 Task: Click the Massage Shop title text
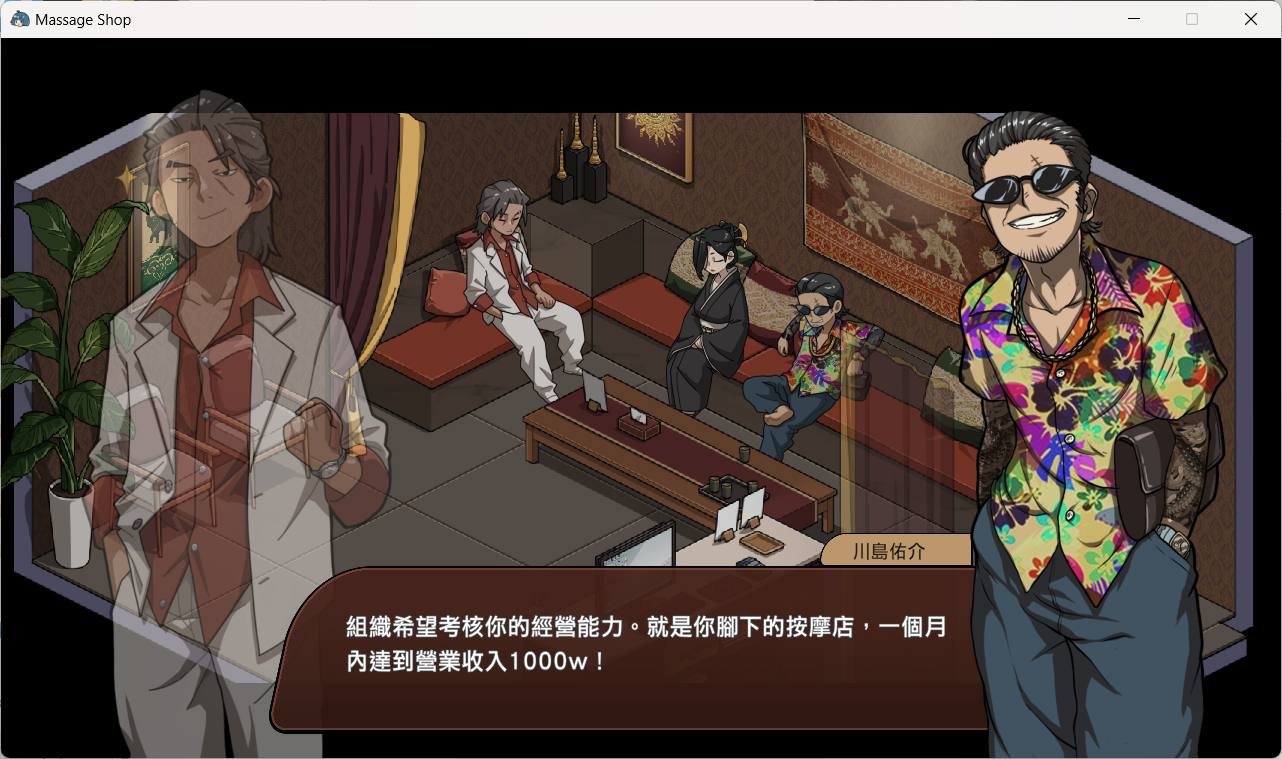point(83,19)
